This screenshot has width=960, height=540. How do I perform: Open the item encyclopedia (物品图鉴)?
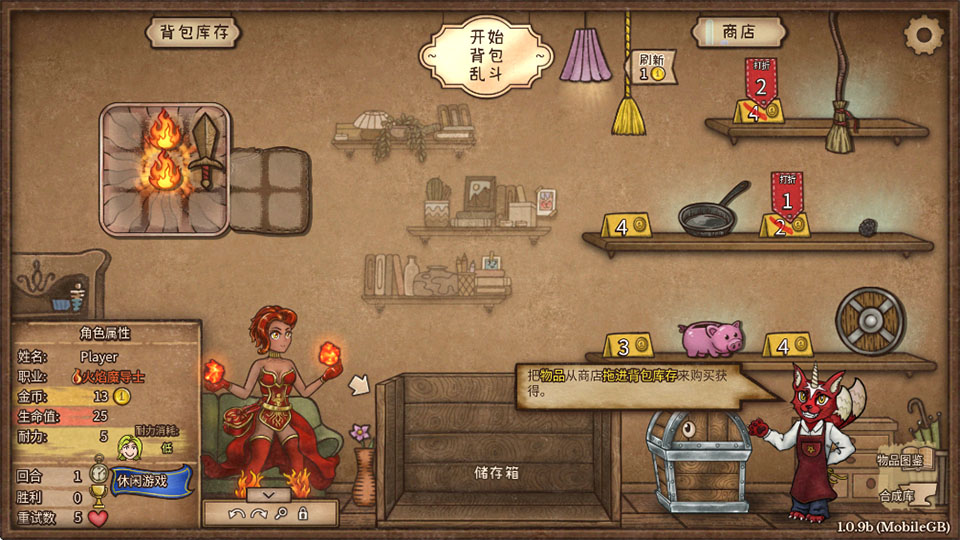902,458
